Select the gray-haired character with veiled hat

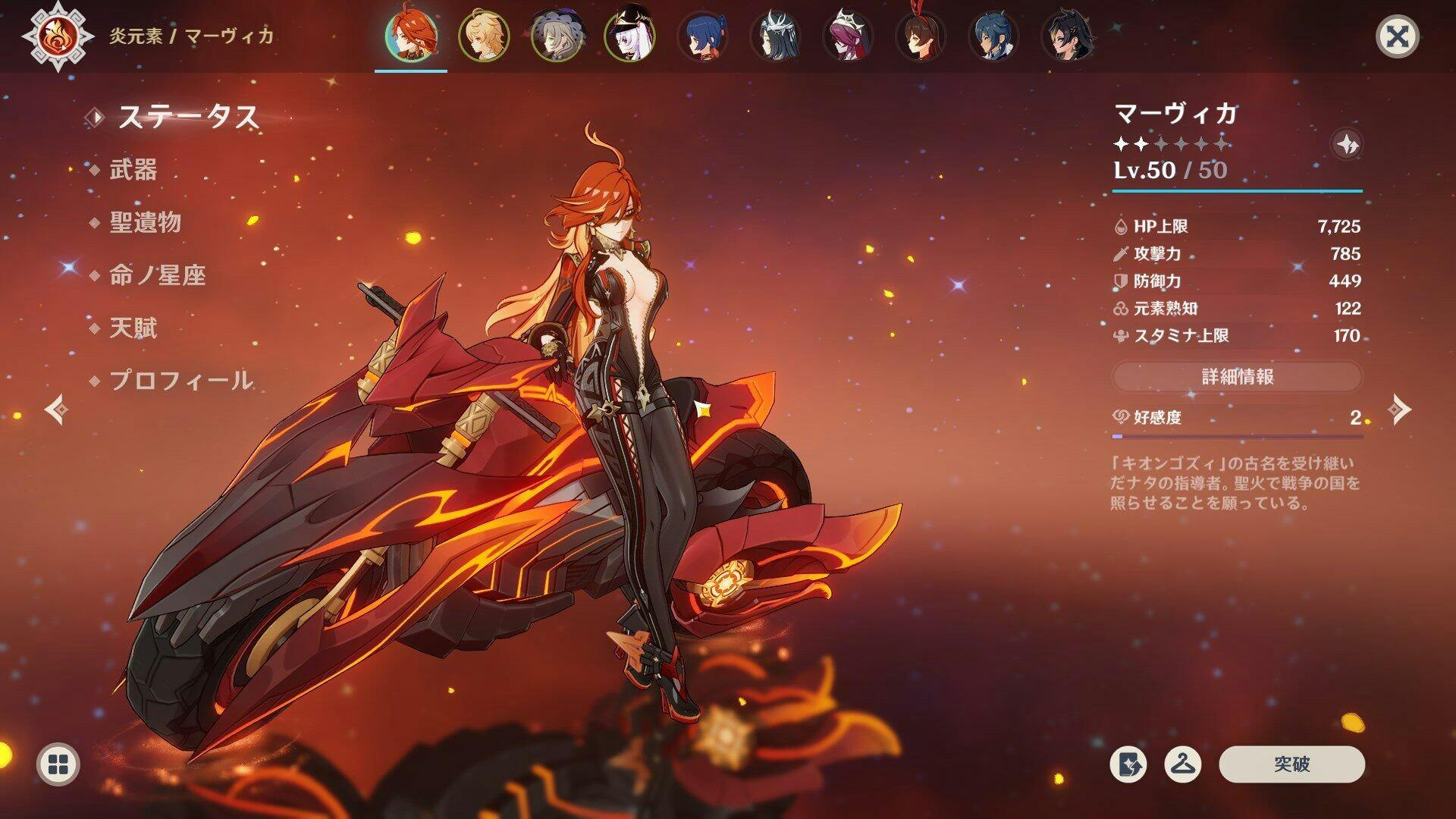point(557,36)
